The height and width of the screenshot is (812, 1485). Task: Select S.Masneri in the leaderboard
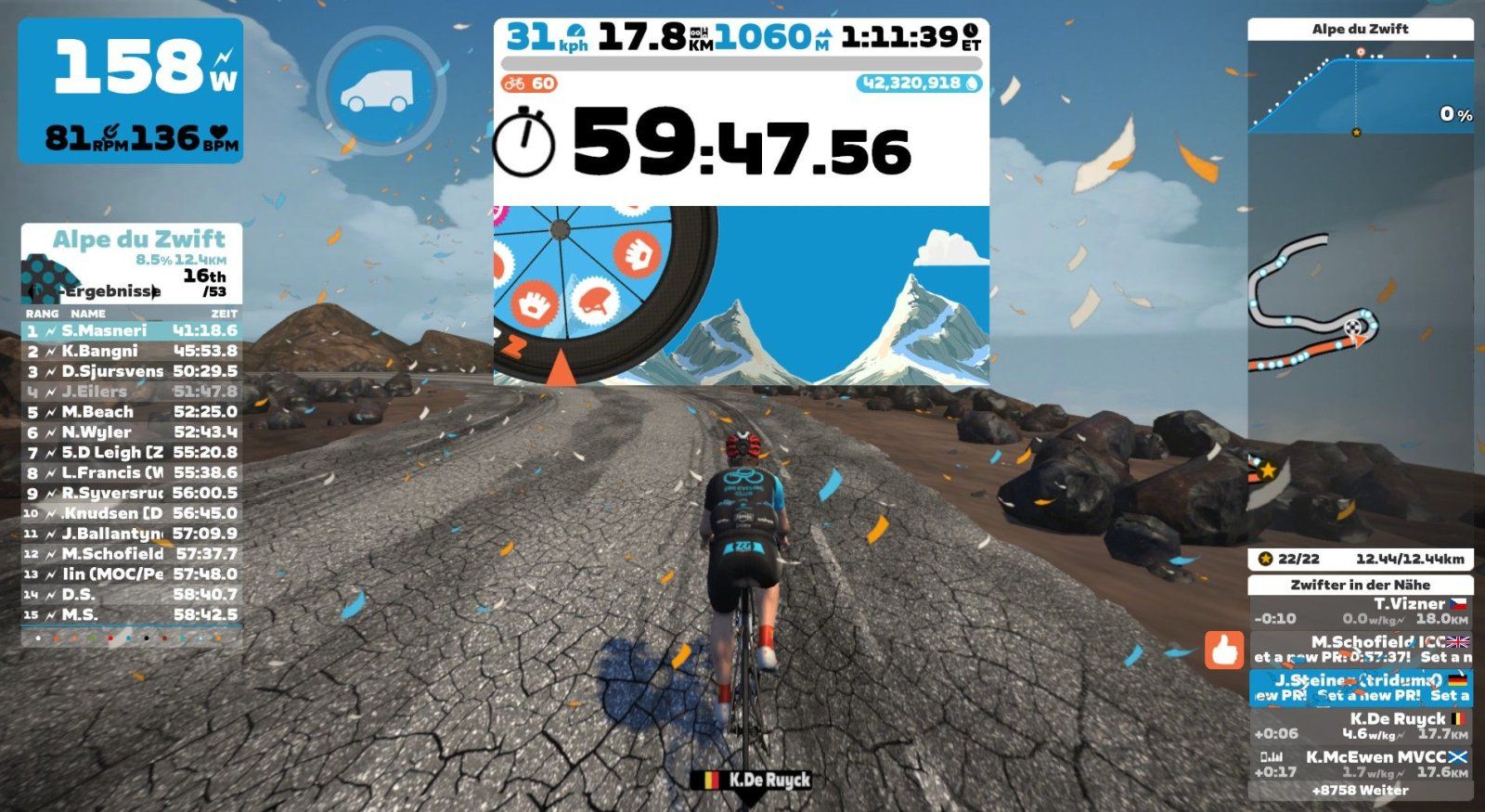click(x=131, y=330)
